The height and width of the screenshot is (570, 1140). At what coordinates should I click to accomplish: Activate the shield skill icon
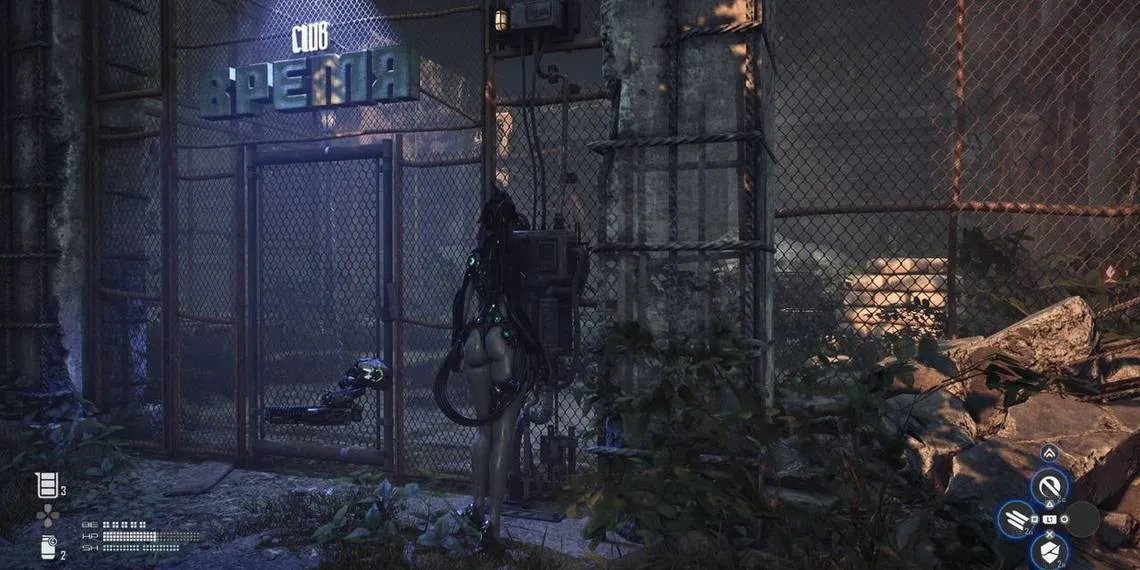click(x=1048, y=550)
